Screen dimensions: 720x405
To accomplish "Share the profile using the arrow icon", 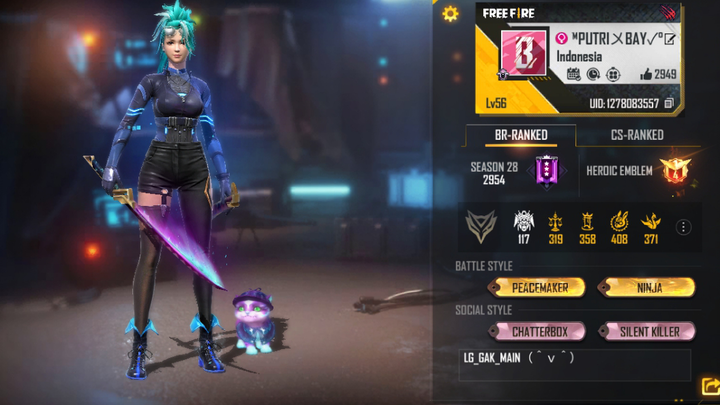I will (x=711, y=386).
